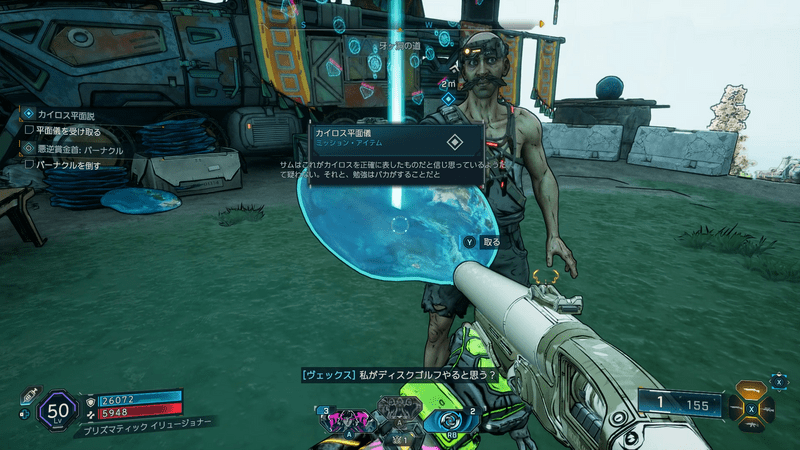
Task: Click the 平面儀を受け取る objective checkbox
Action: tap(29, 130)
